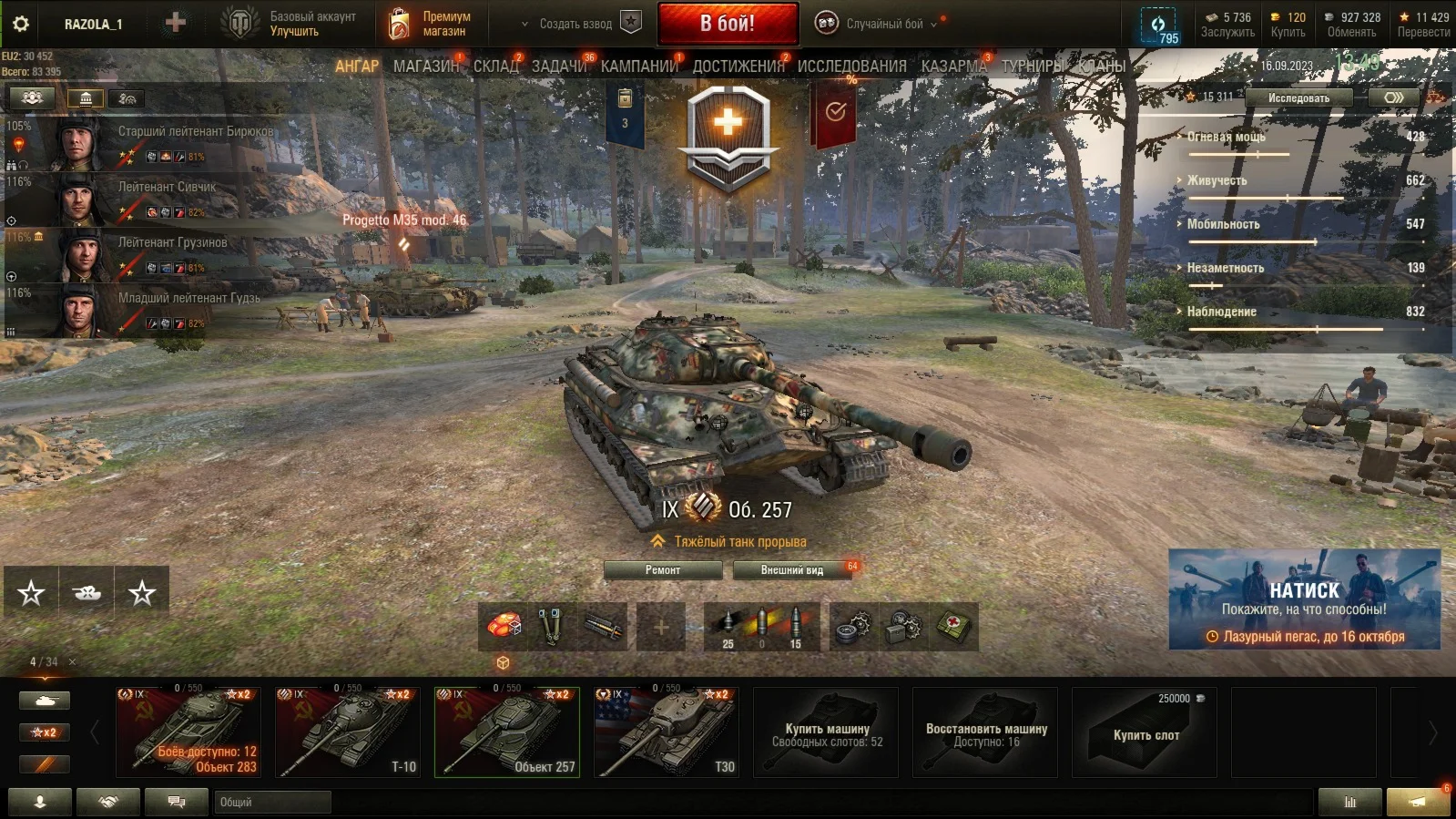The height and width of the screenshot is (819, 1456).
Task: Click Создать взвод to create a platoon
Action: click(575, 24)
